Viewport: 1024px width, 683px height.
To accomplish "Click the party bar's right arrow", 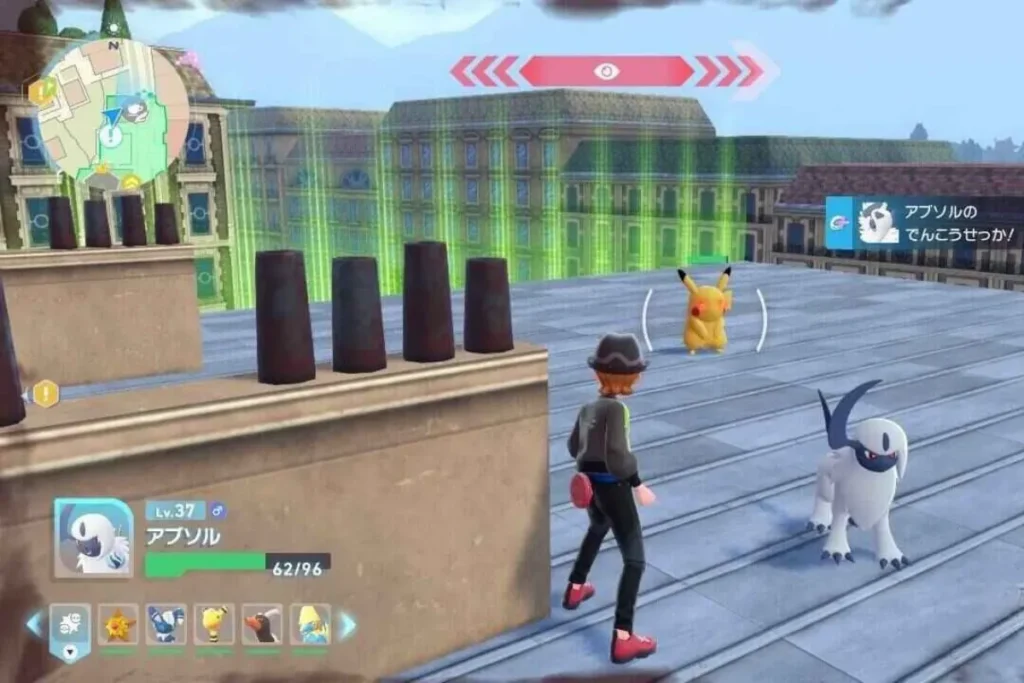I will pyautogui.click(x=347, y=625).
